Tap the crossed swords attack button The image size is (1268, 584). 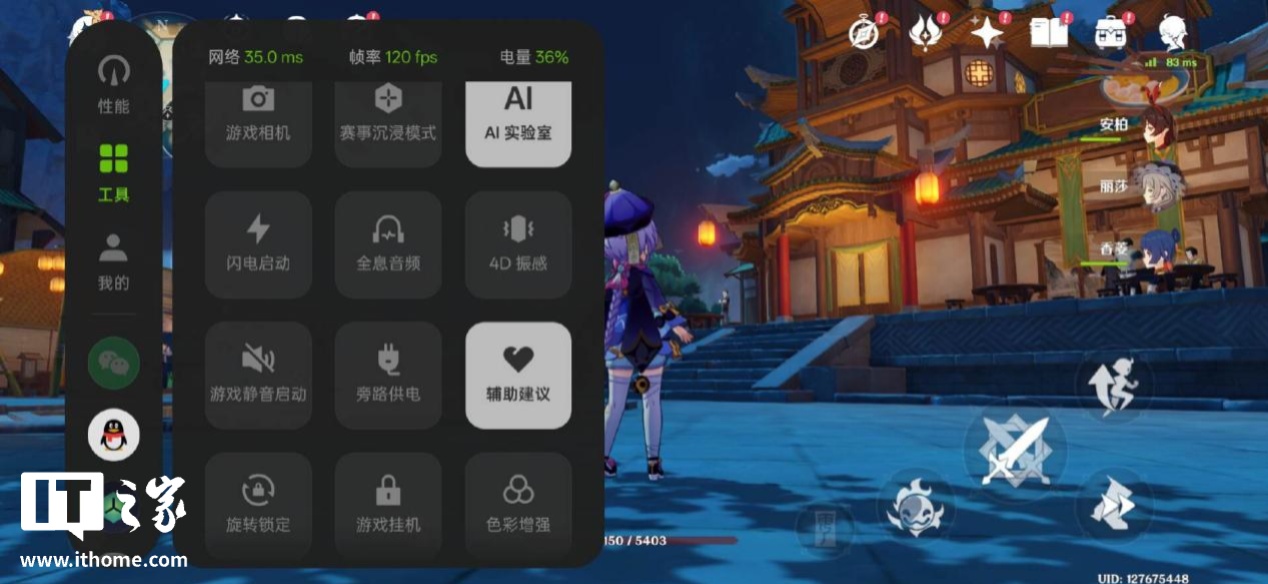(x=1014, y=449)
